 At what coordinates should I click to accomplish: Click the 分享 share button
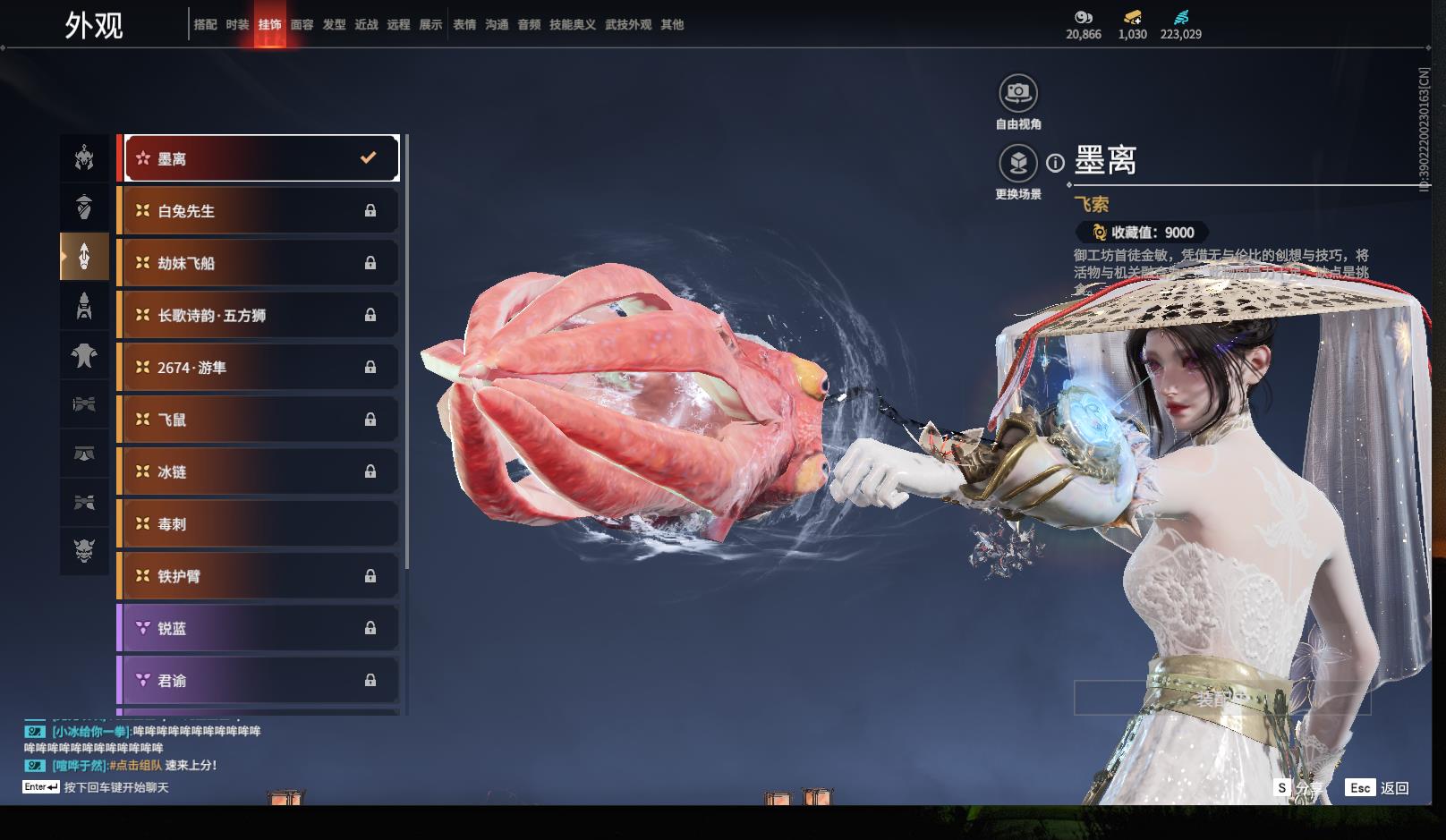pos(1299,788)
